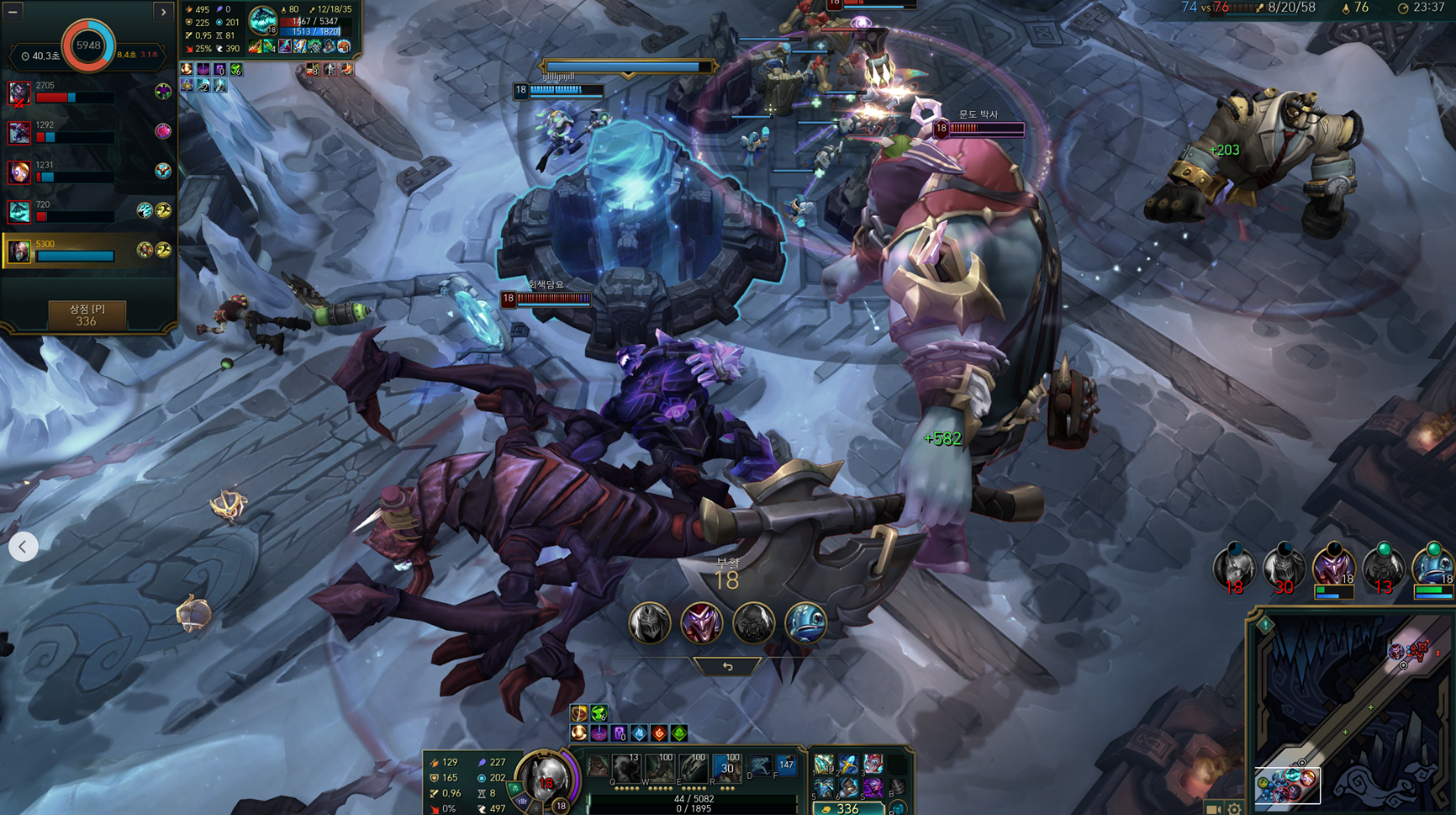Select the inventory item in slot 1
The image size is (1456, 815).
point(824,765)
